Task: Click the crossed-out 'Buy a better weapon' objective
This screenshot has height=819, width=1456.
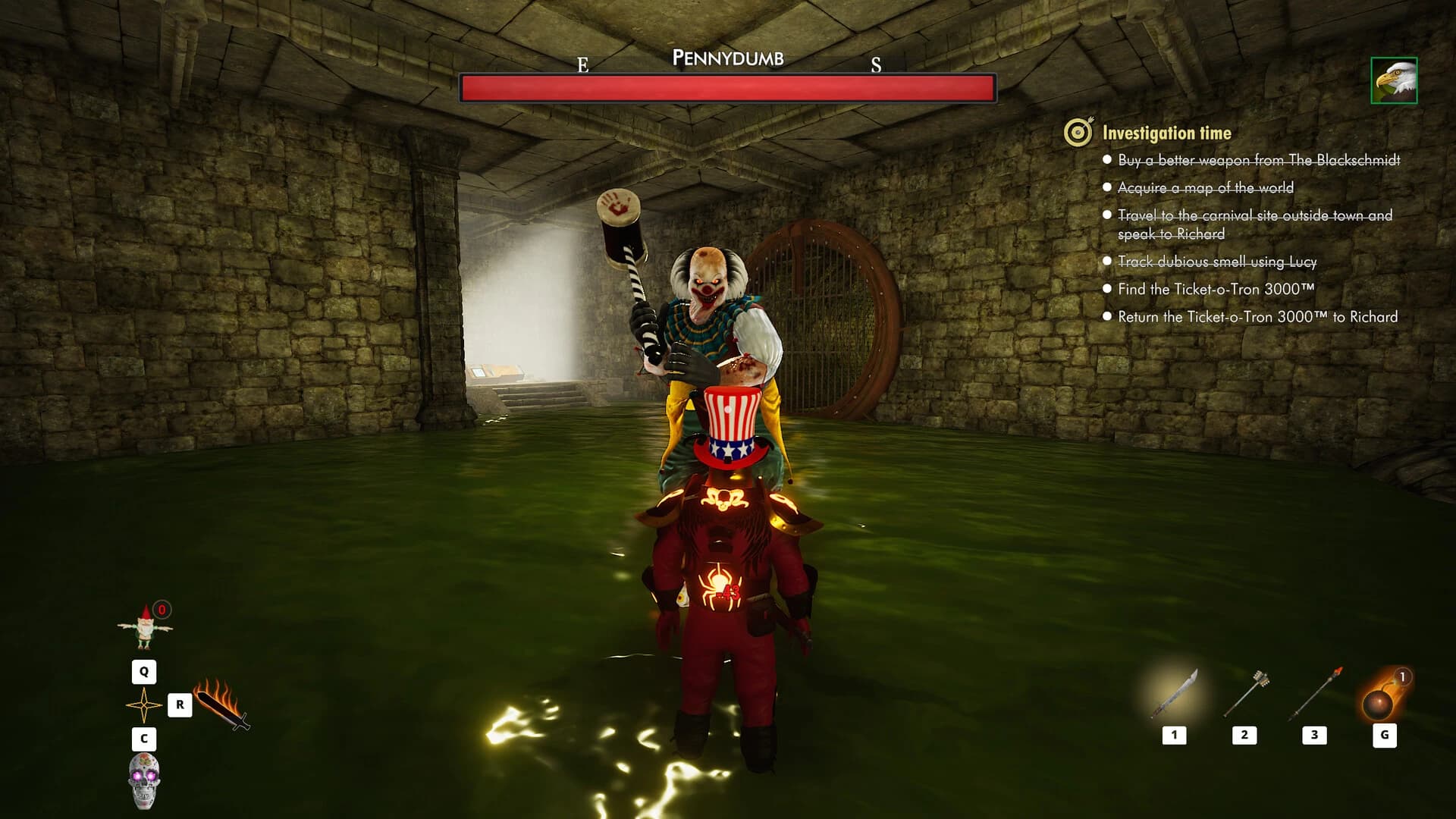Action: 1259,161
